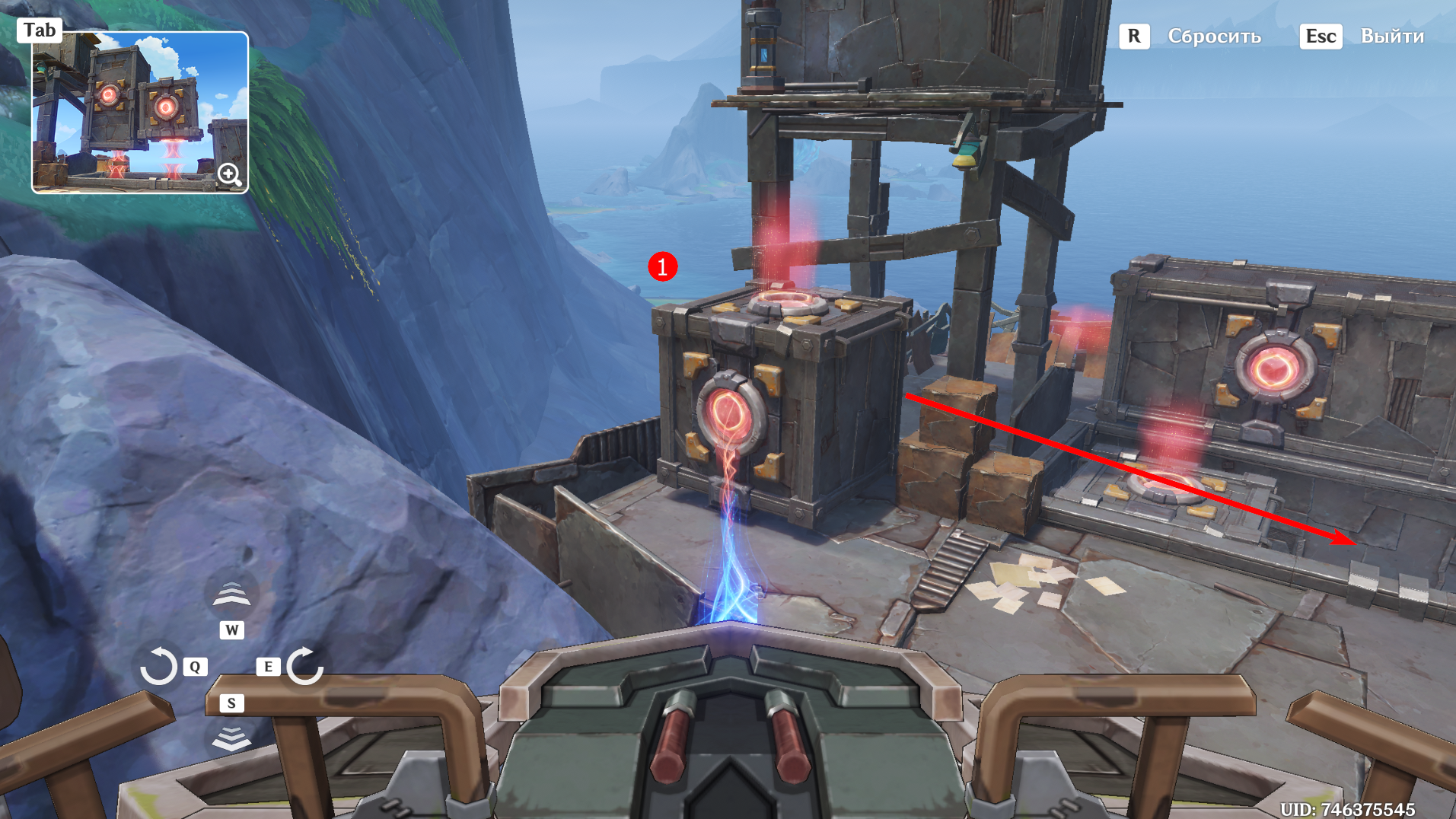Click the magnifier icon on the preview
1456x819 pixels.
(229, 175)
